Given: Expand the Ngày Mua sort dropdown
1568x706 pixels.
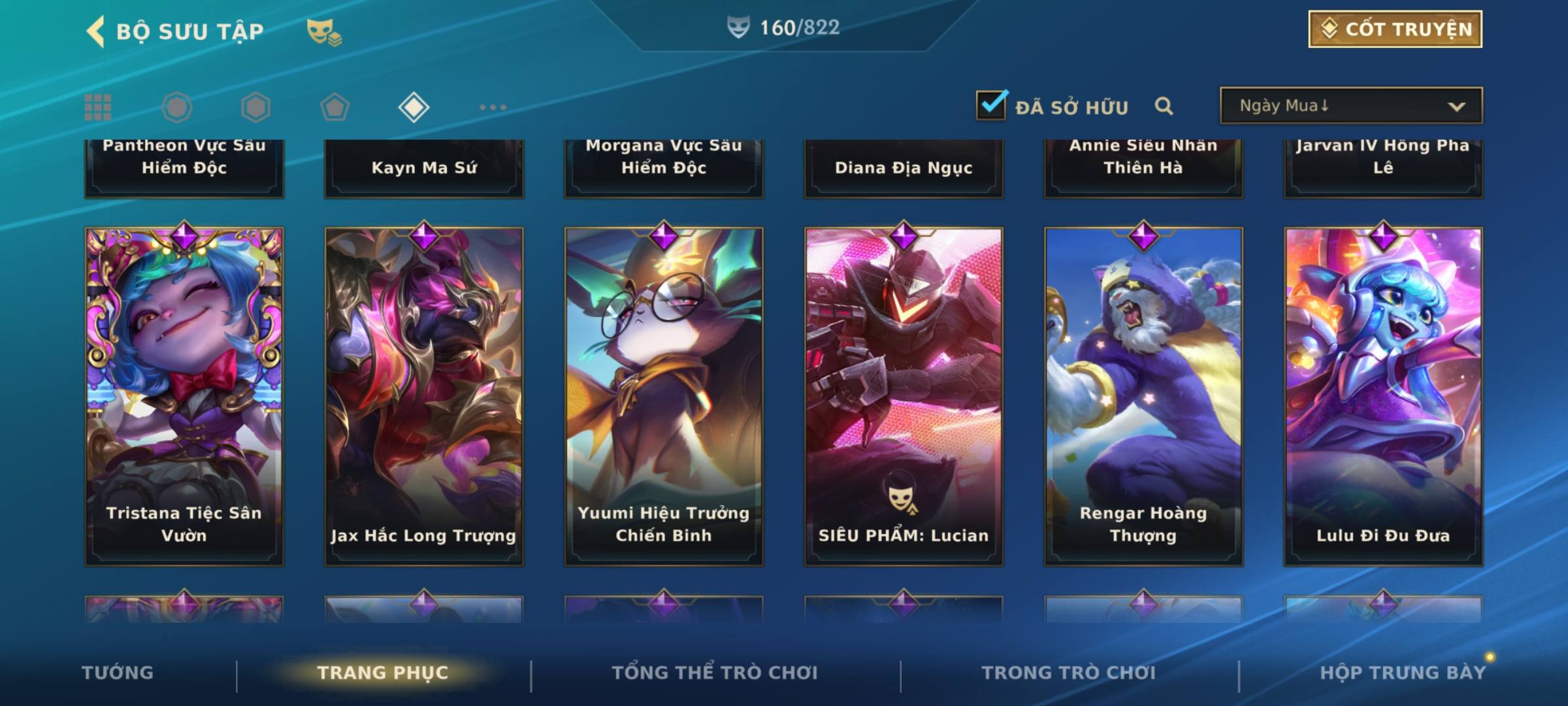Looking at the screenshot, I should tap(1350, 106).
